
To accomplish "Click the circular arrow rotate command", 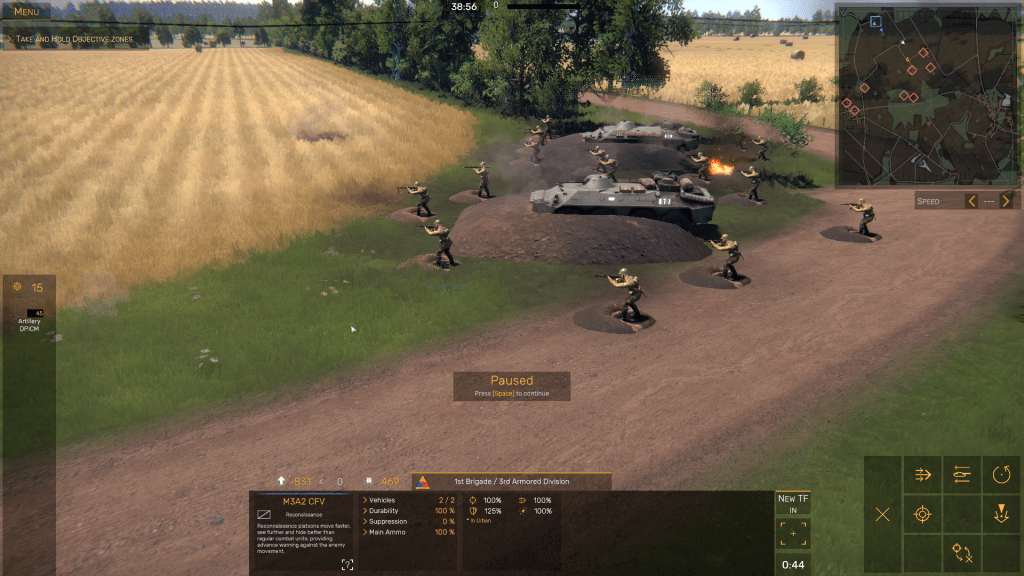I will pos(1001,475).
